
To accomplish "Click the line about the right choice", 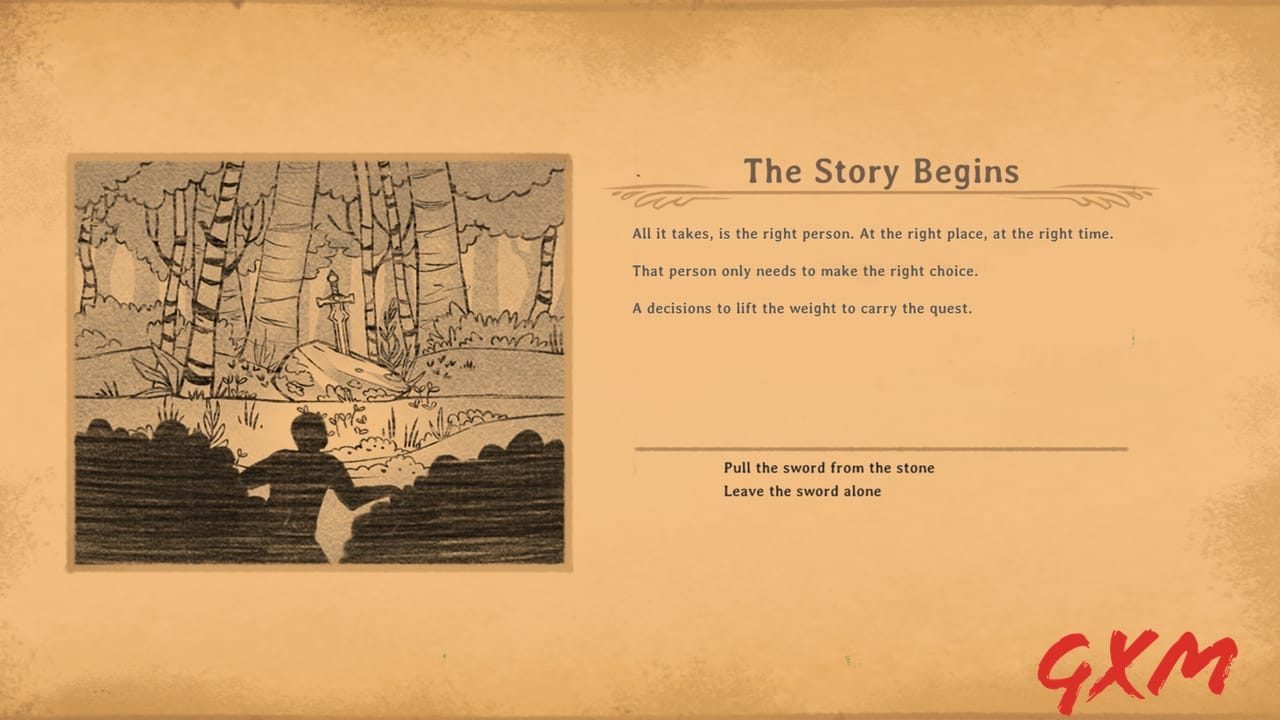I will [804, 270].
